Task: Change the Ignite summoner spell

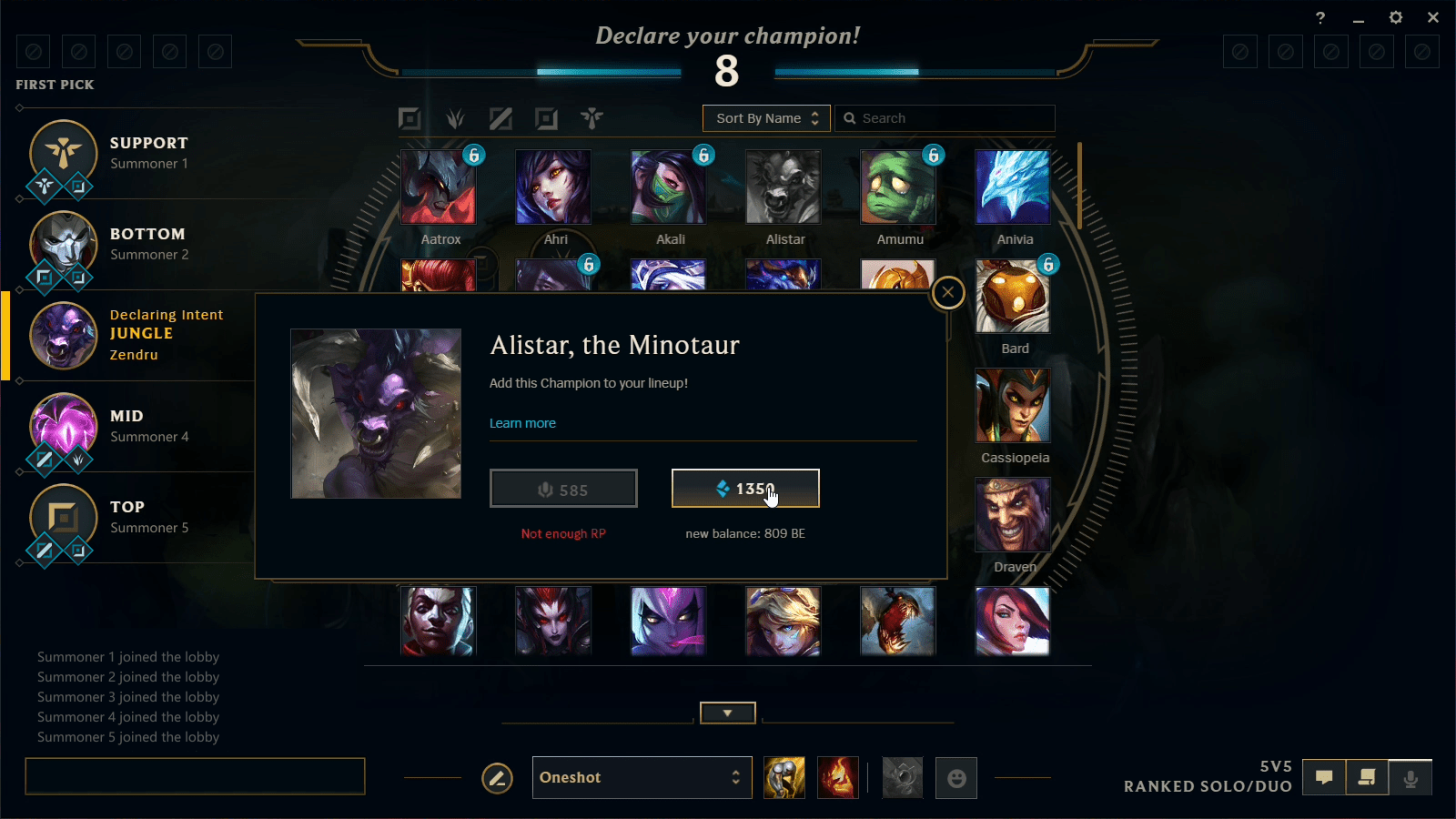Action: (x=837, y=778)
